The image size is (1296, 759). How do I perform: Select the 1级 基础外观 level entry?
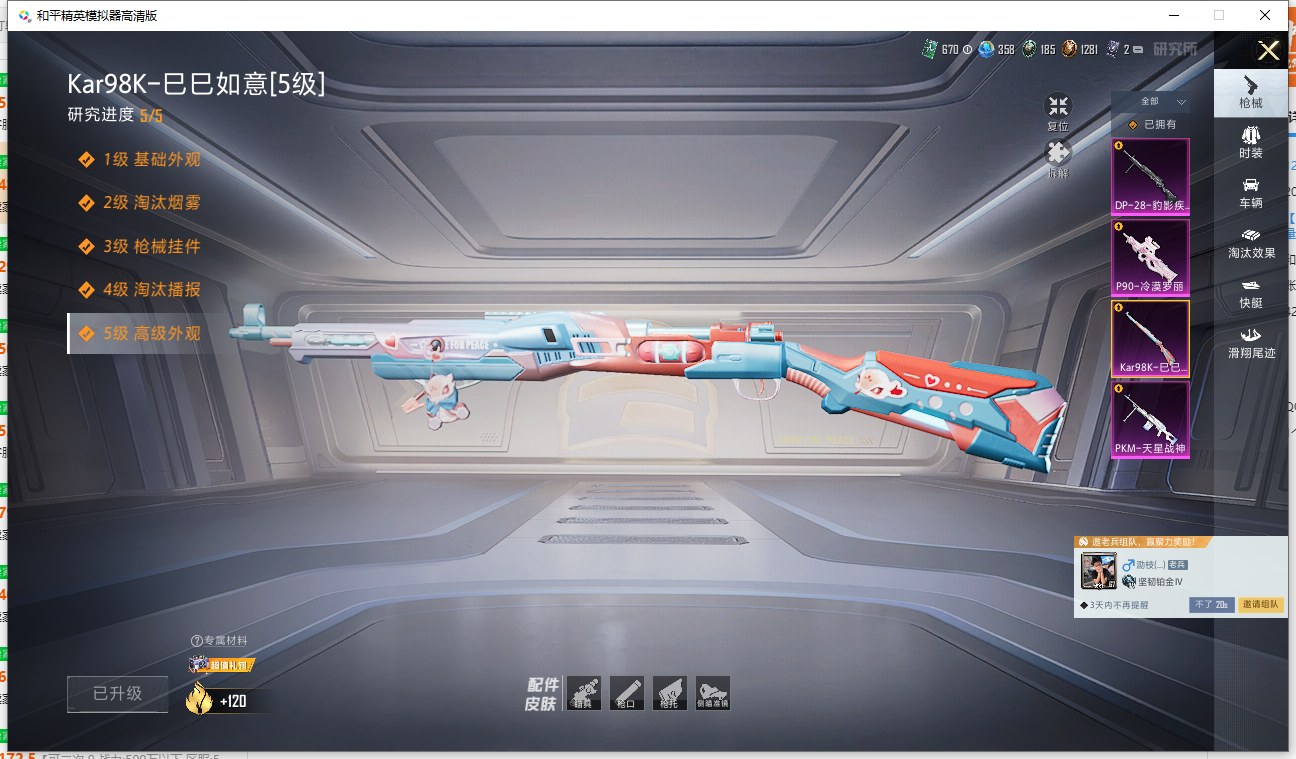[152, 160]
